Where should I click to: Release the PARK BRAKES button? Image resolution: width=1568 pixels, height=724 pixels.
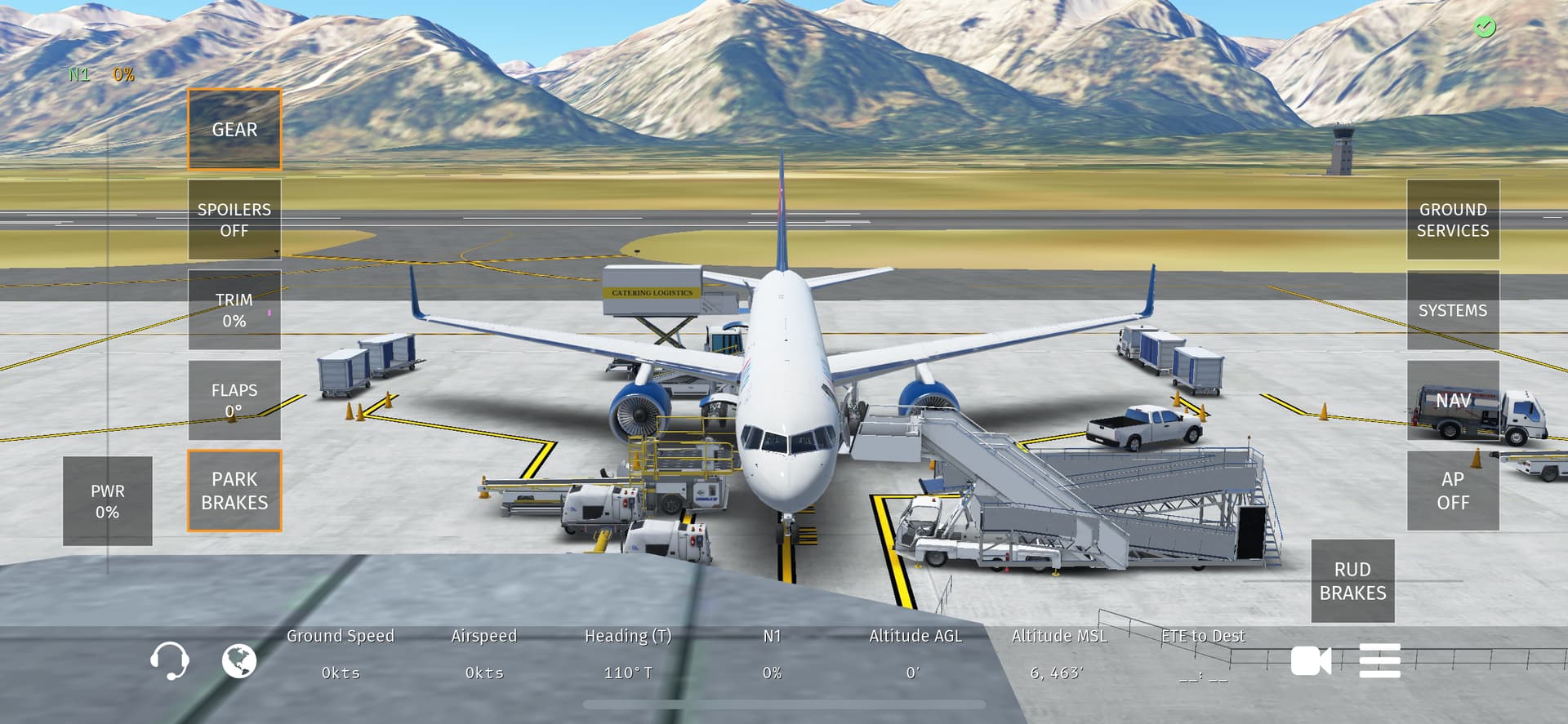click(234, 491)
